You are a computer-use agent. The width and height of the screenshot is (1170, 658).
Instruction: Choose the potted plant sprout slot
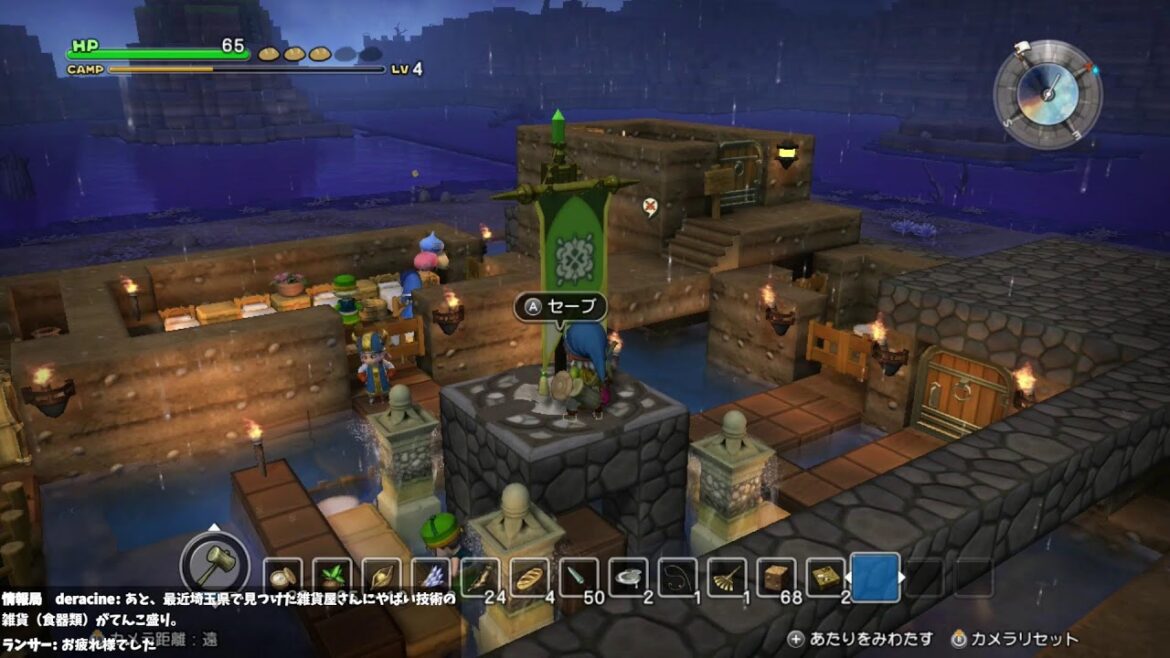pos(332,578)
